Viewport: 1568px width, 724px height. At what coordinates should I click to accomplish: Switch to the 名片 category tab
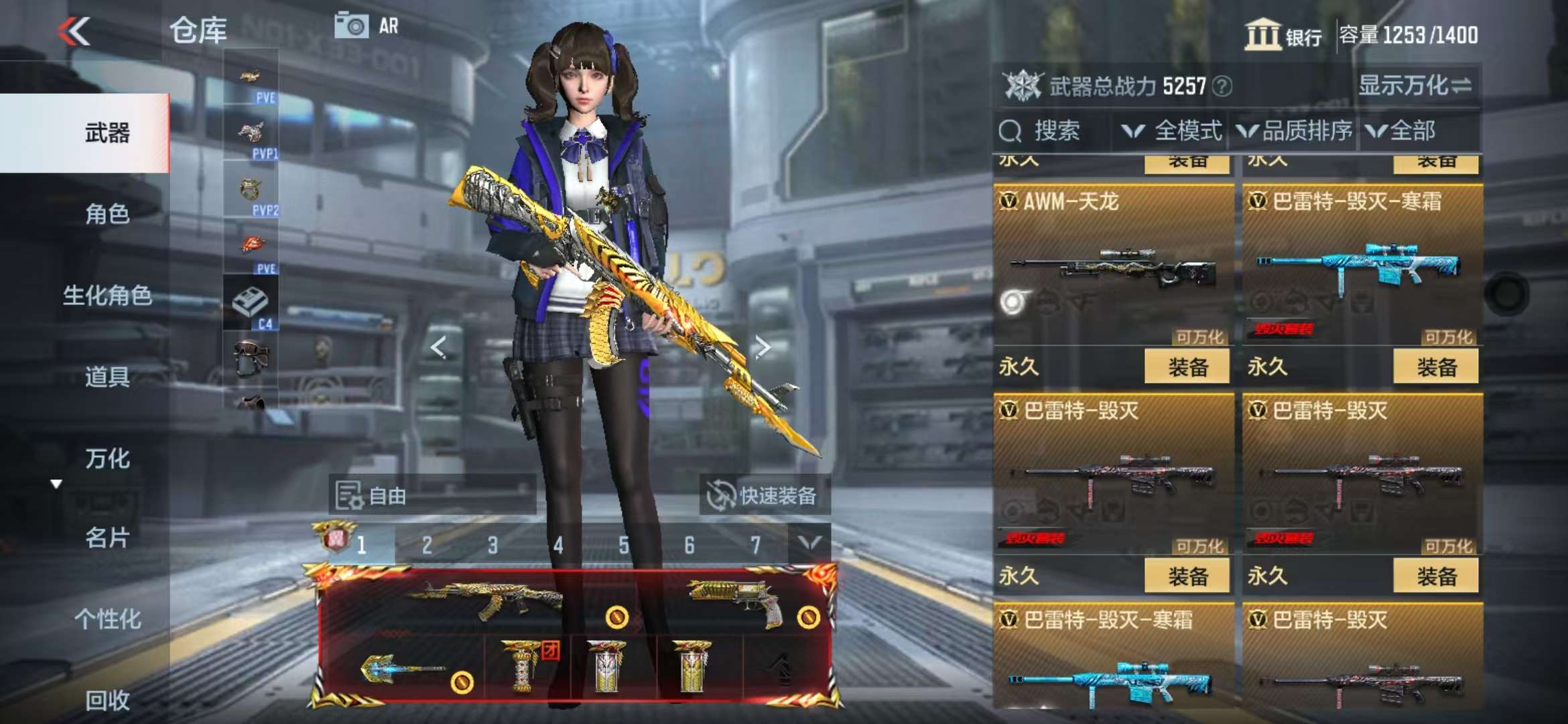click(107, 538)
